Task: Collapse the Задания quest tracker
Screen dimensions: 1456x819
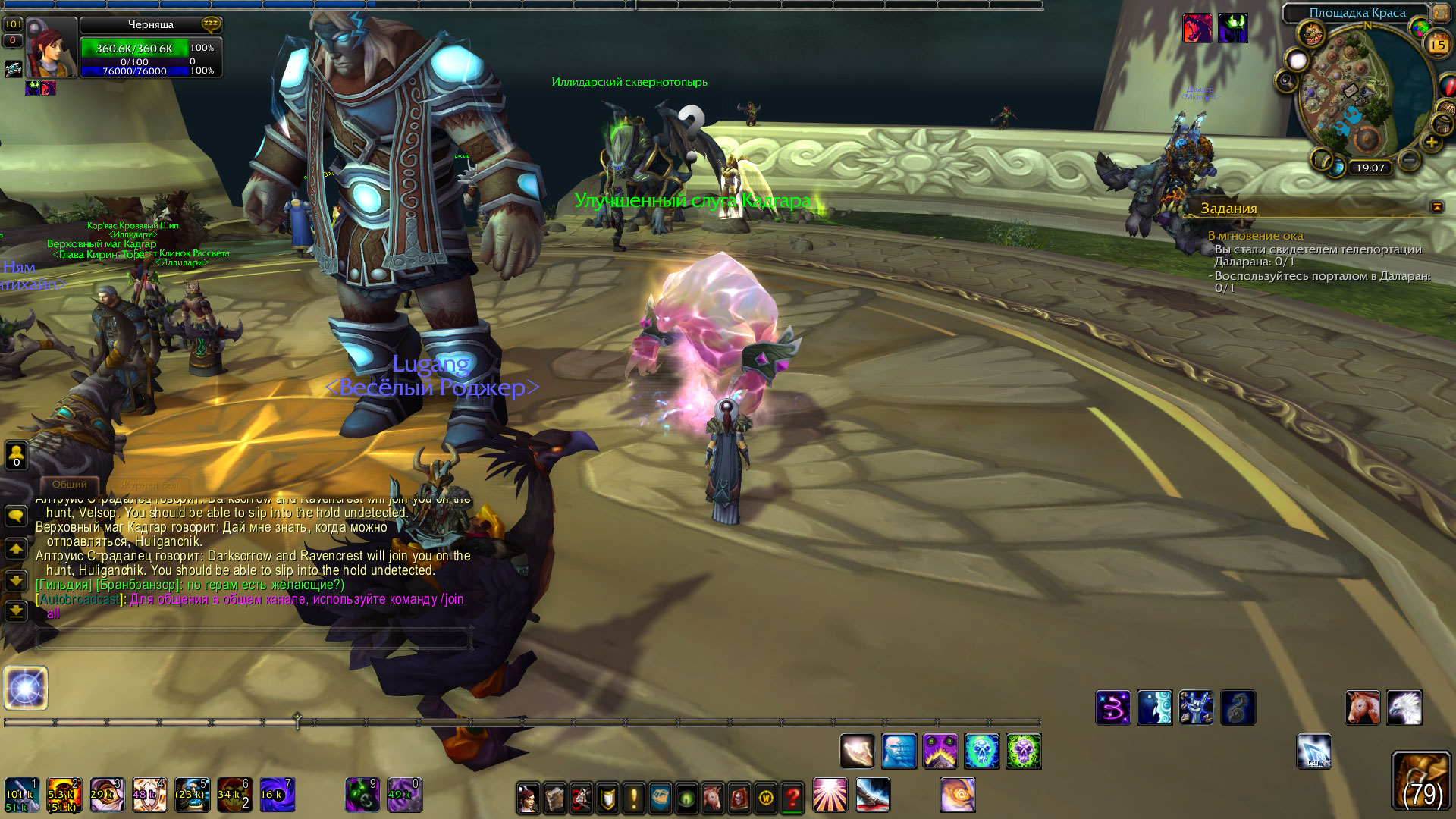Action: coord(1436,206)
